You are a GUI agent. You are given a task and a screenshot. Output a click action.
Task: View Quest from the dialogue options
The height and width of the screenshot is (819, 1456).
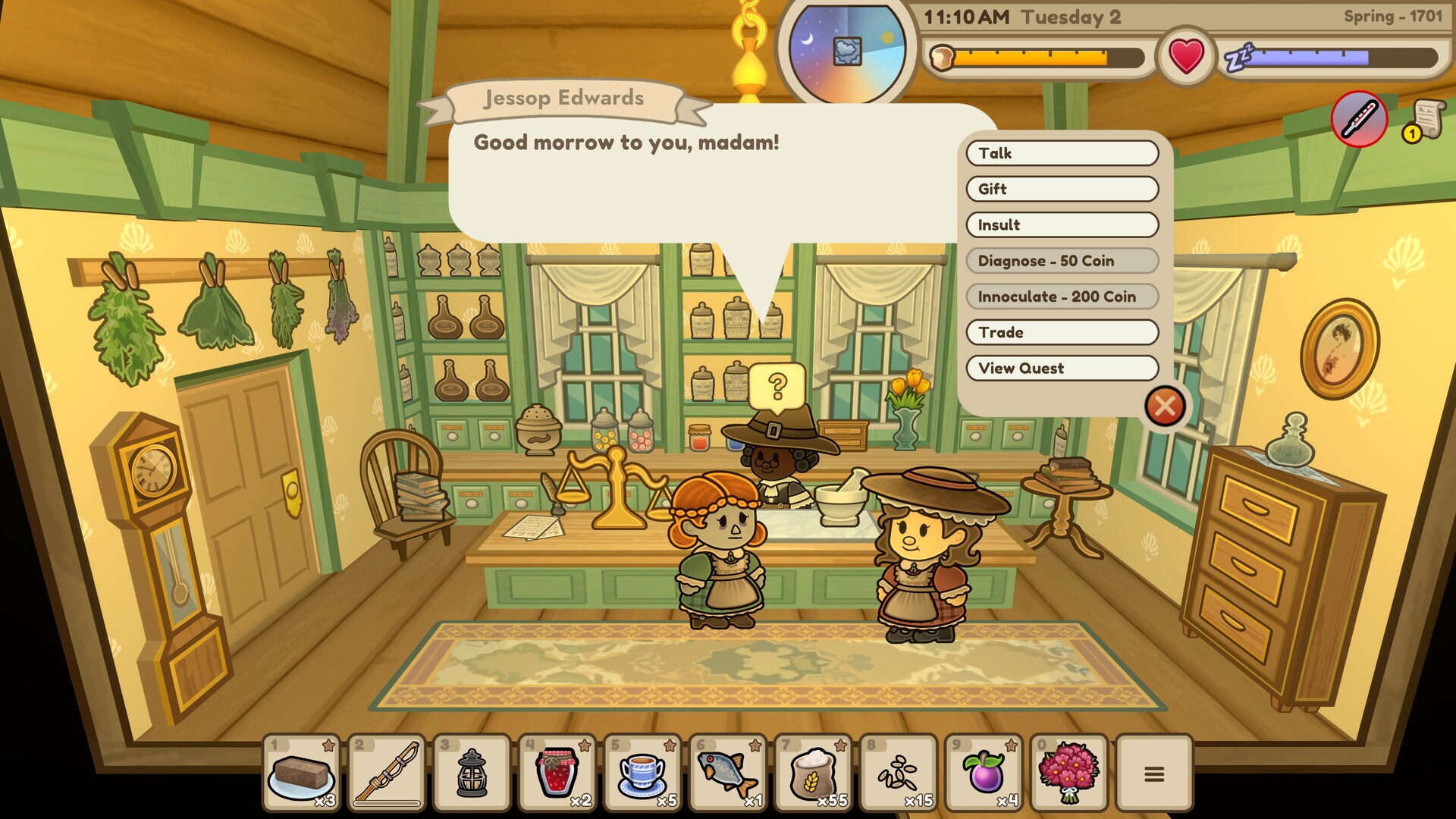click(x=1062, y=369)
